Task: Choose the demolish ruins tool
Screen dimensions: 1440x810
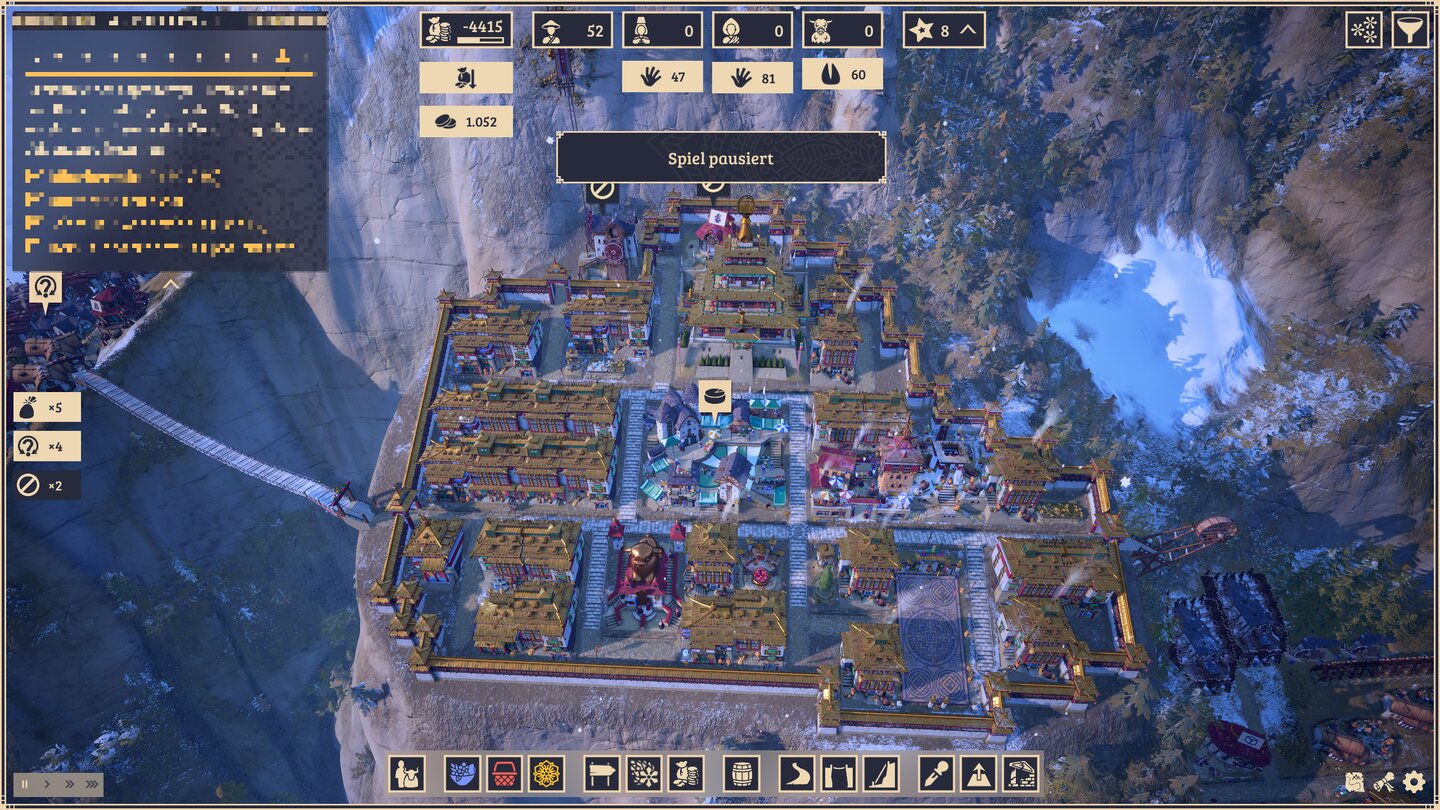Action: [x=1020, y=774]
